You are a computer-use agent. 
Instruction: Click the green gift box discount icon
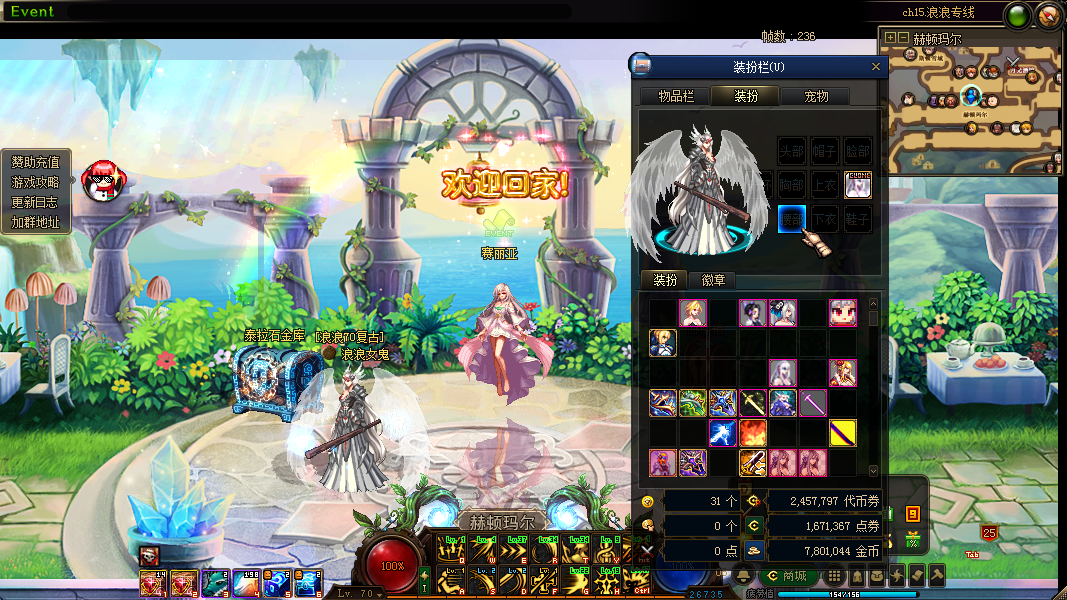912,541
